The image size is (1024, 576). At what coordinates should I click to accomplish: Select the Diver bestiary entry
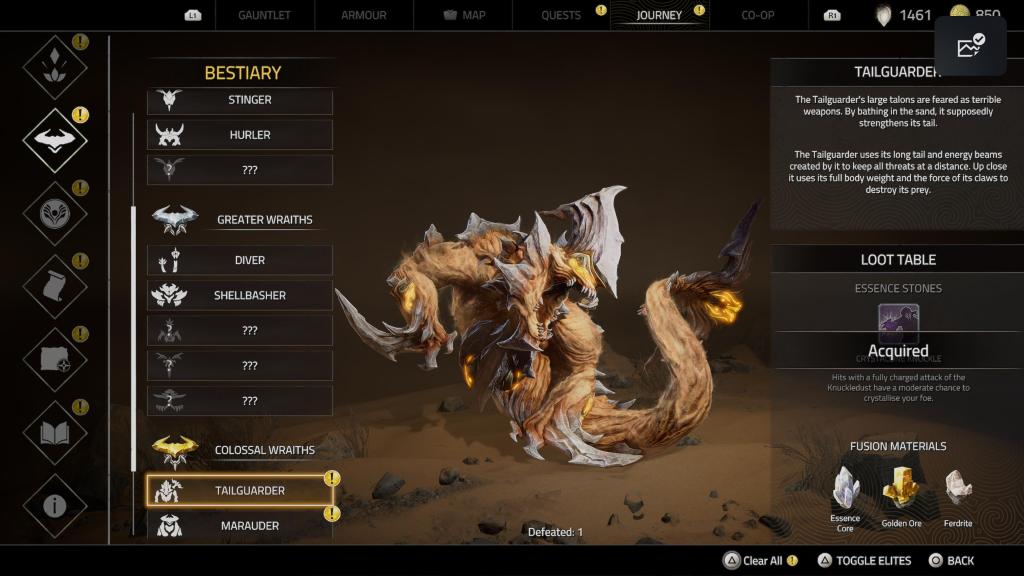tap(240, 260)
